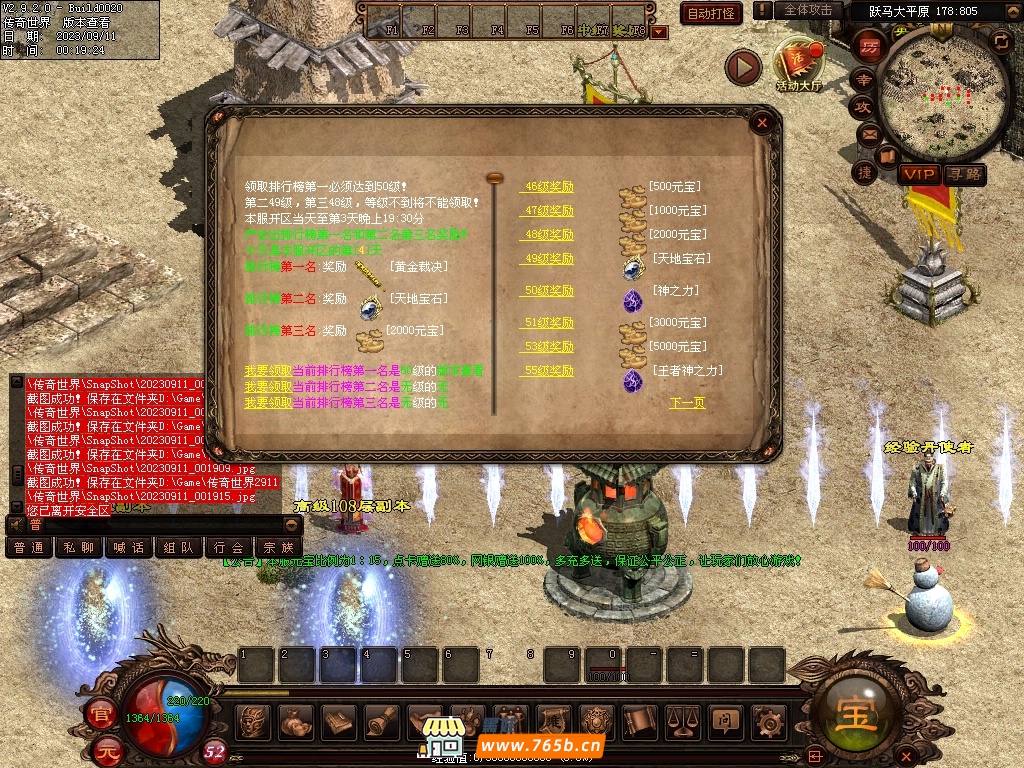Close the ranking reward parchment dialog

[762, 123]
